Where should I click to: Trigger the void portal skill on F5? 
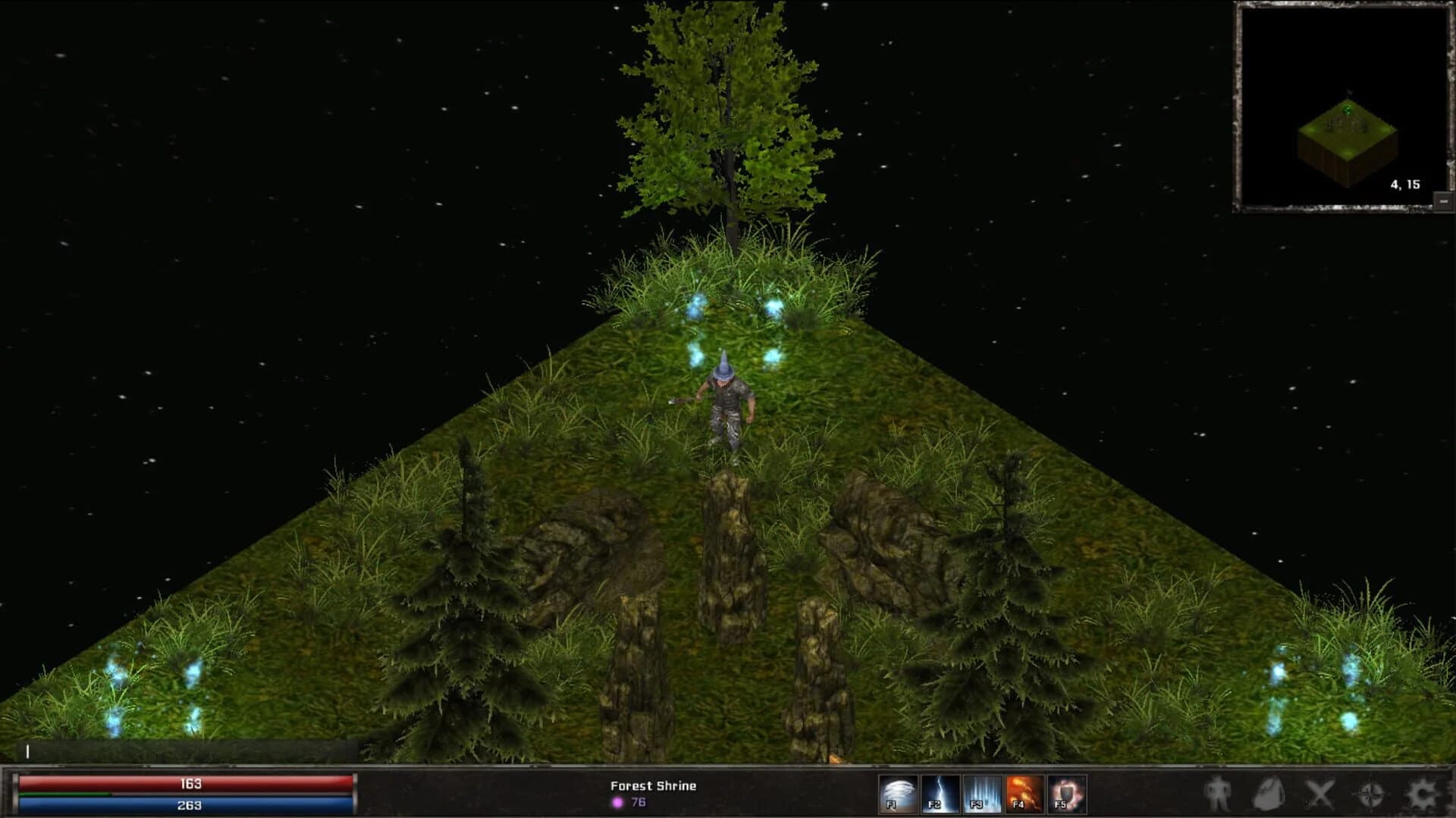[1064, 794]
